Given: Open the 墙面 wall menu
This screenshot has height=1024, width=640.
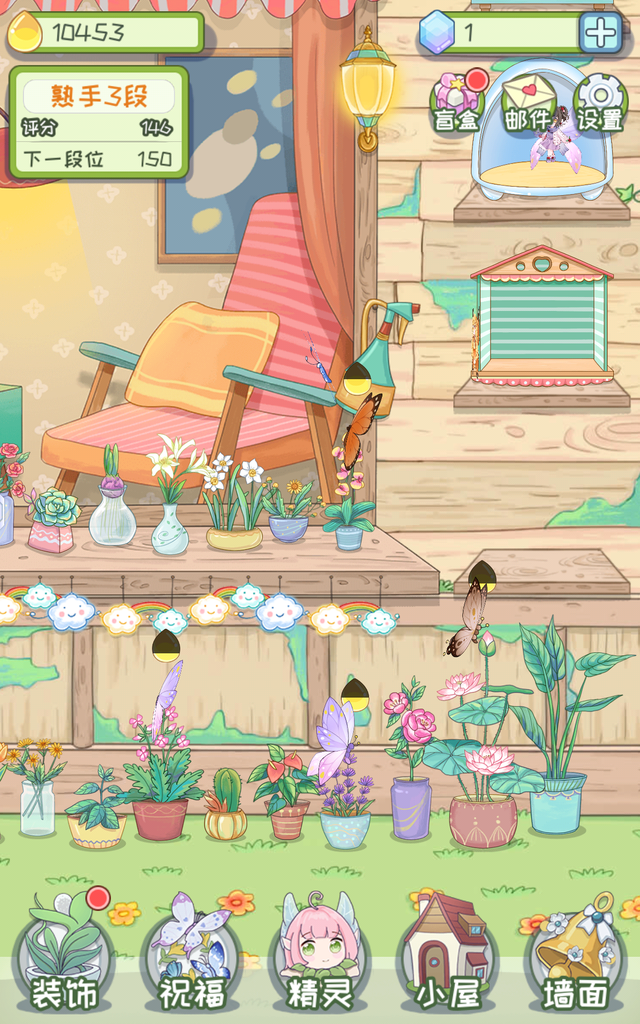Looking at the screenshot, I should coord(575,955).
